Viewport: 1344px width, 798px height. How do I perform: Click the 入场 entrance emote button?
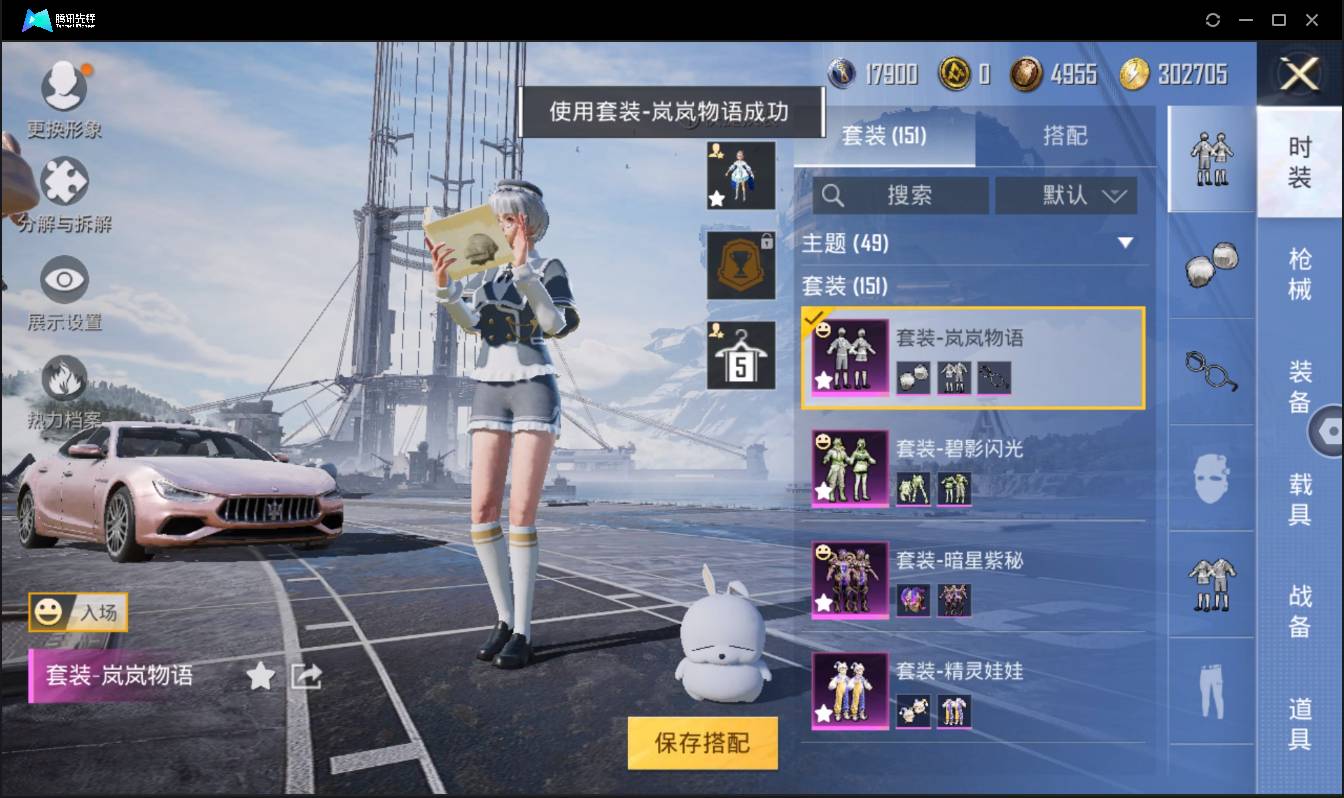click(x=75, y=613)
